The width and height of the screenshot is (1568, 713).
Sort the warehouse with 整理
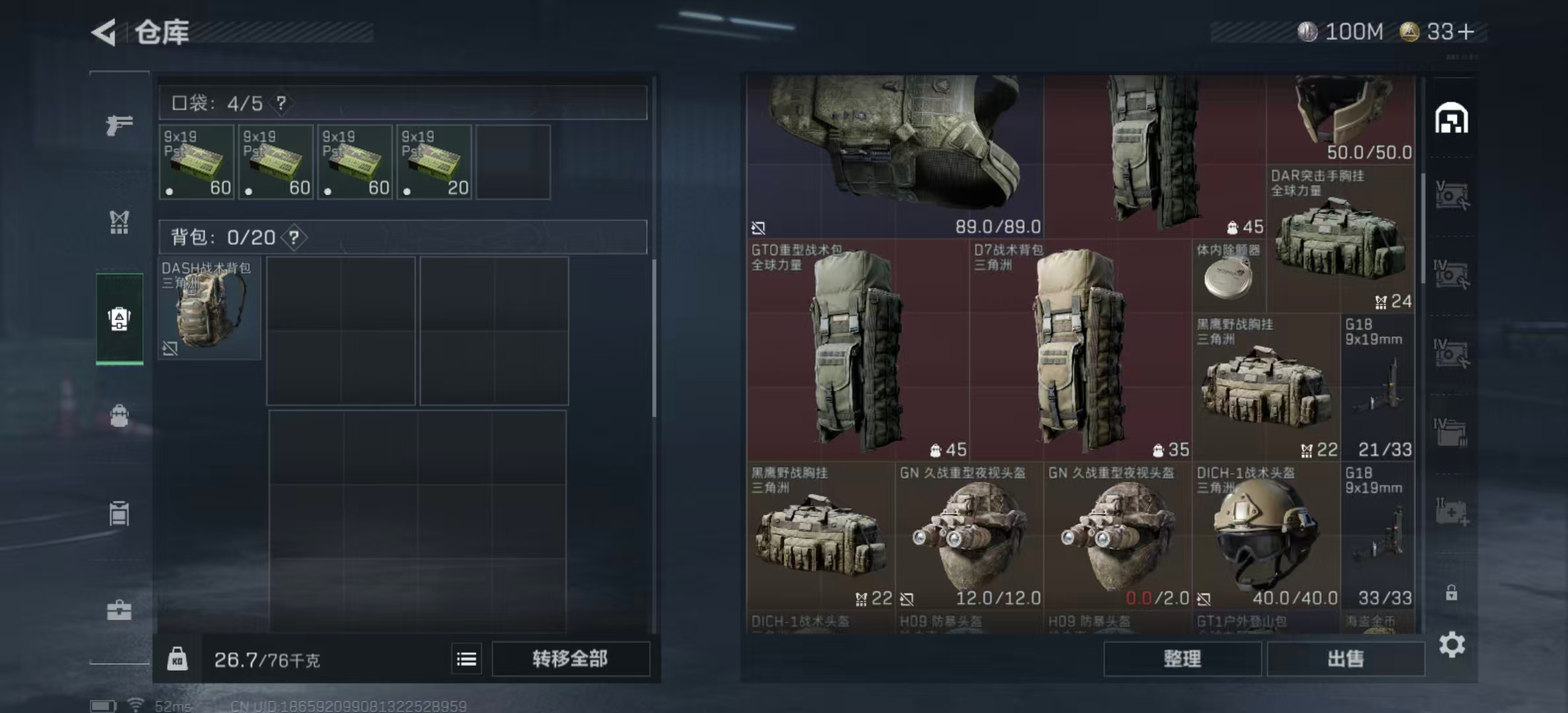coord(1182,658)
